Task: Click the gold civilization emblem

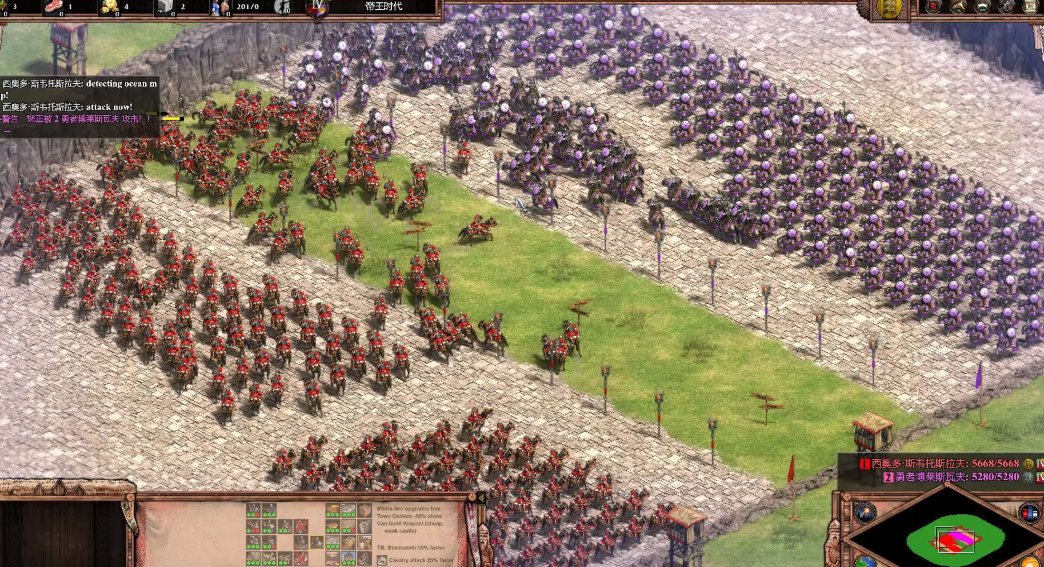Action: [x=888, y=8]
